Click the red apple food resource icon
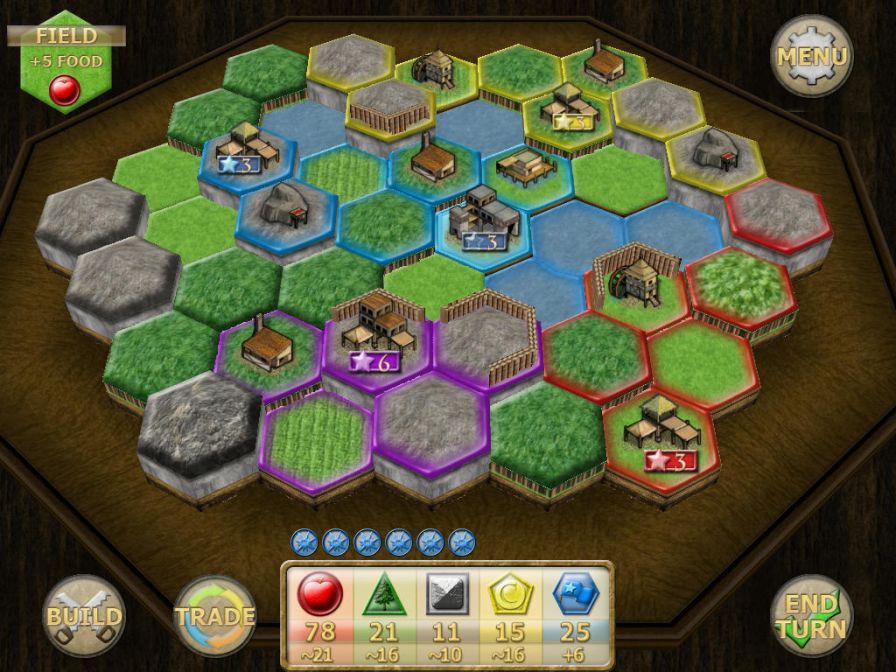 pos(320,595)
